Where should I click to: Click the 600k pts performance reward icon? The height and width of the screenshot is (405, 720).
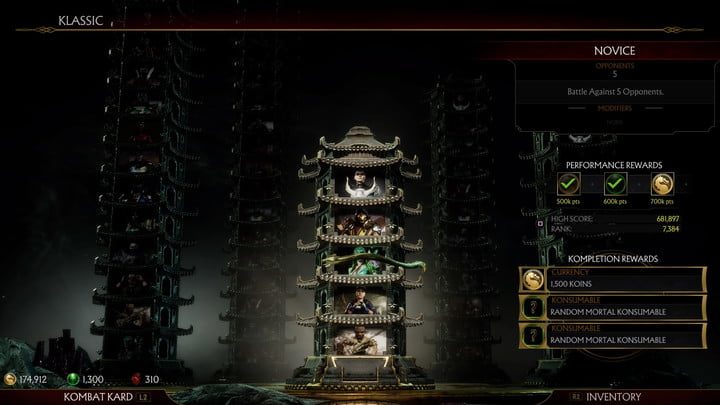click(615, 185)
